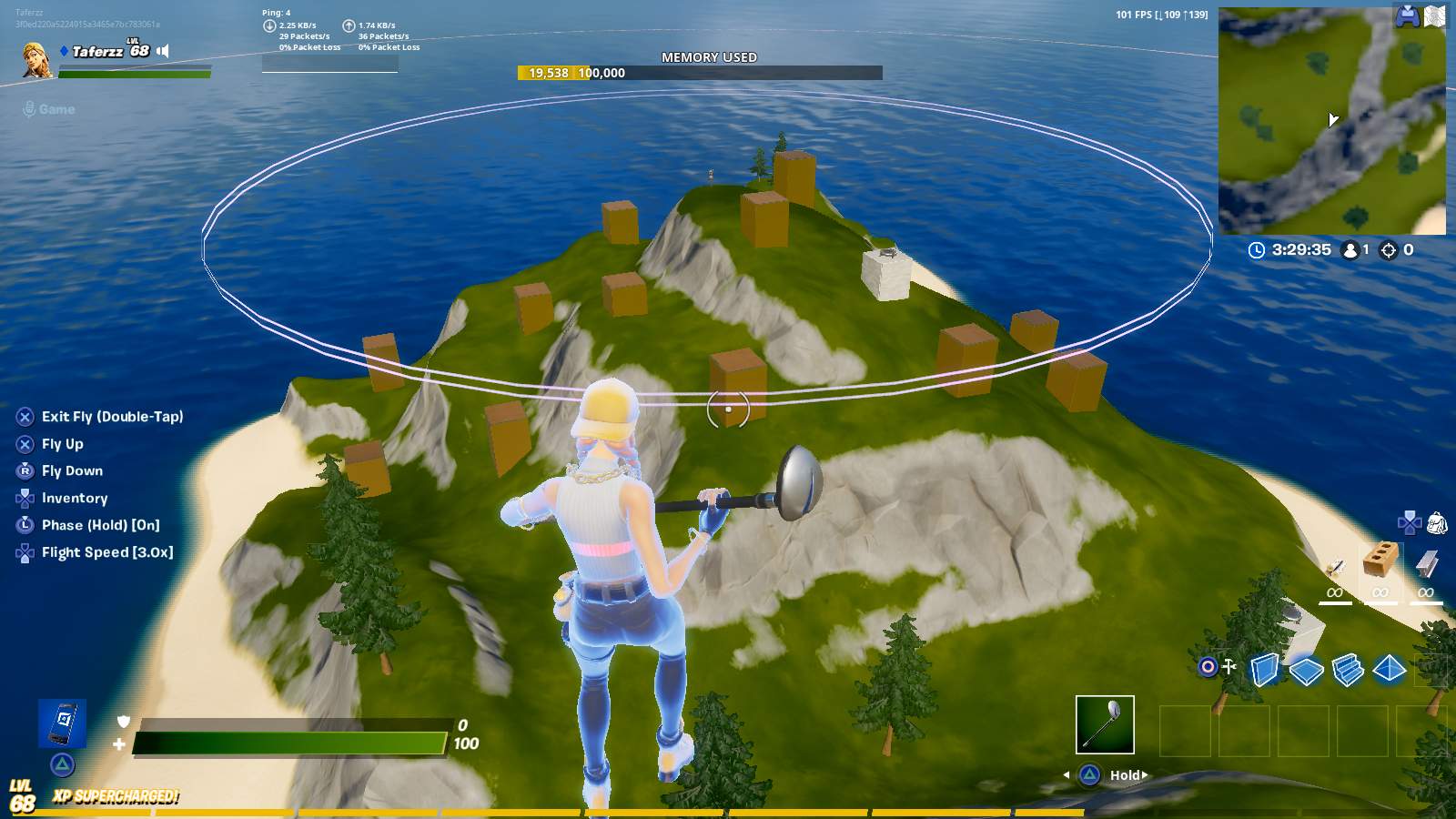1456x819 pixels.
Task: Toggle the Game voice chat microphone
Action: [30, 109]
